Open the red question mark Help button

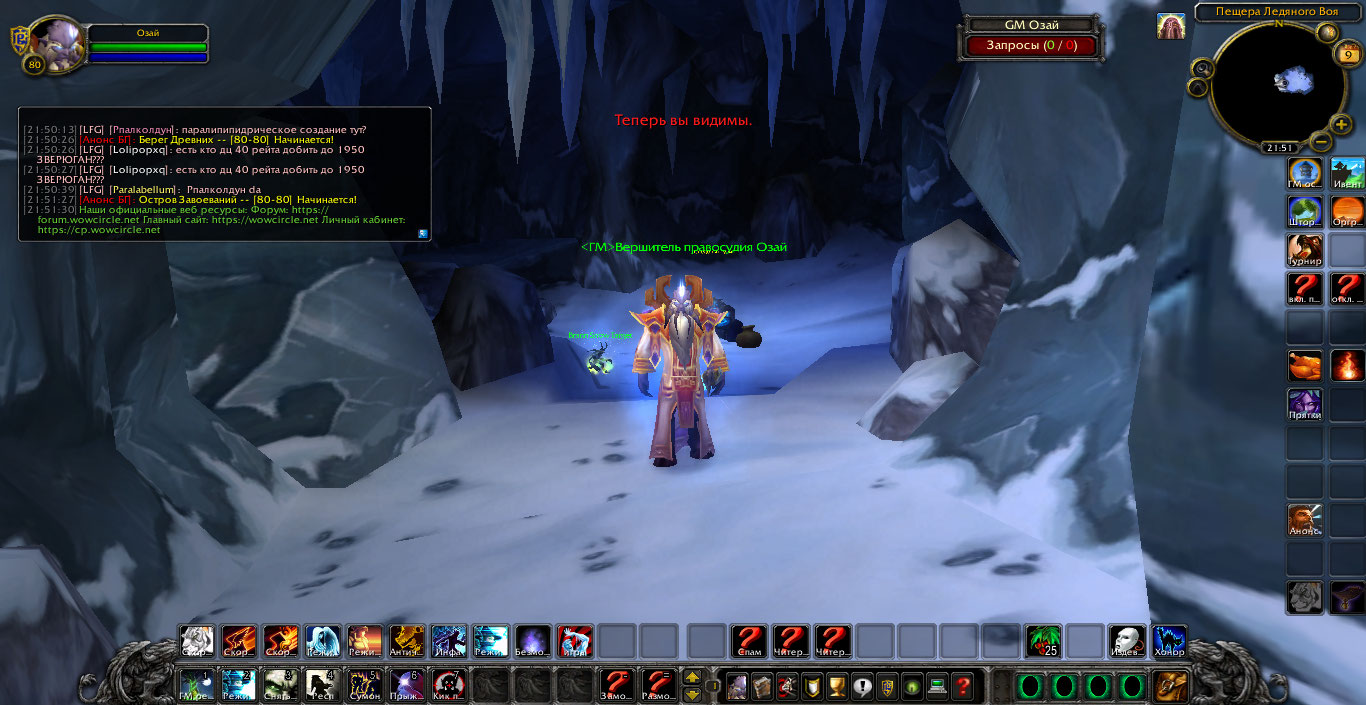(962, 686)
